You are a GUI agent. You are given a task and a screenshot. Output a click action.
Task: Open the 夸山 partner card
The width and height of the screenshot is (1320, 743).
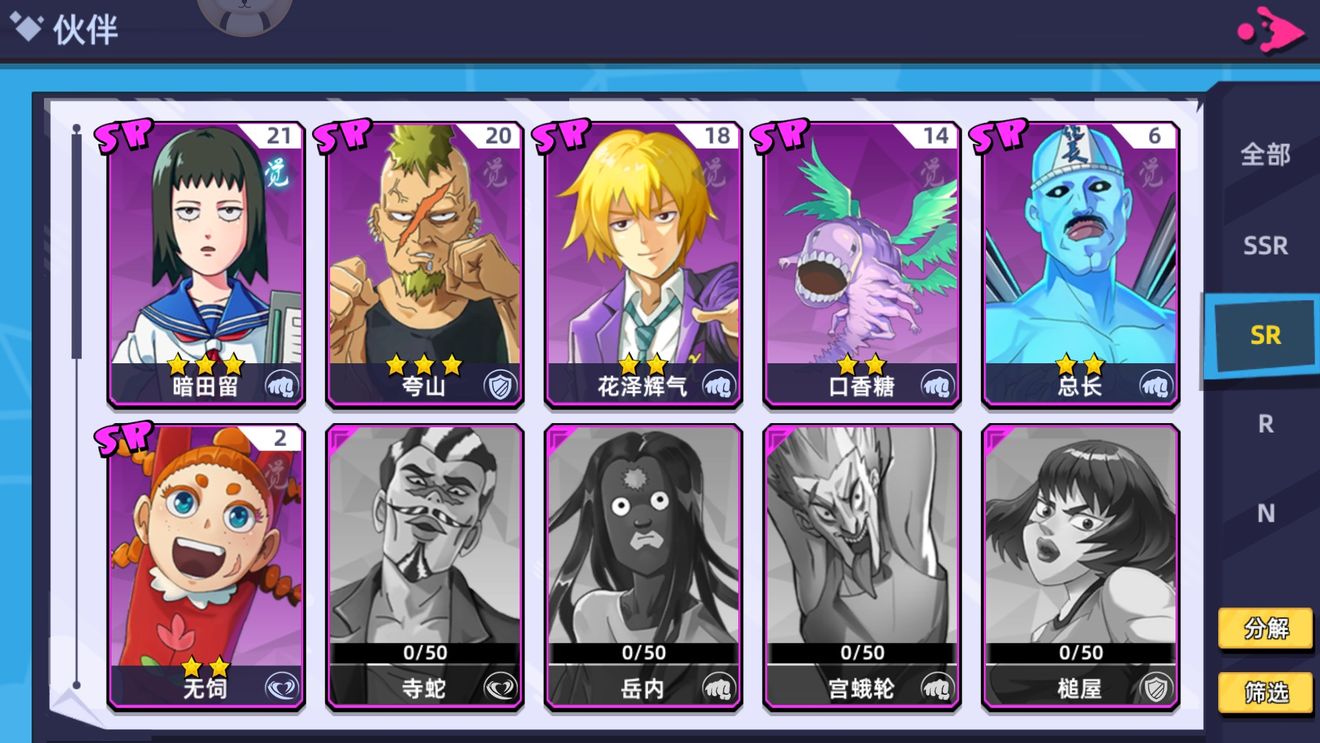[x=424, y=265]
